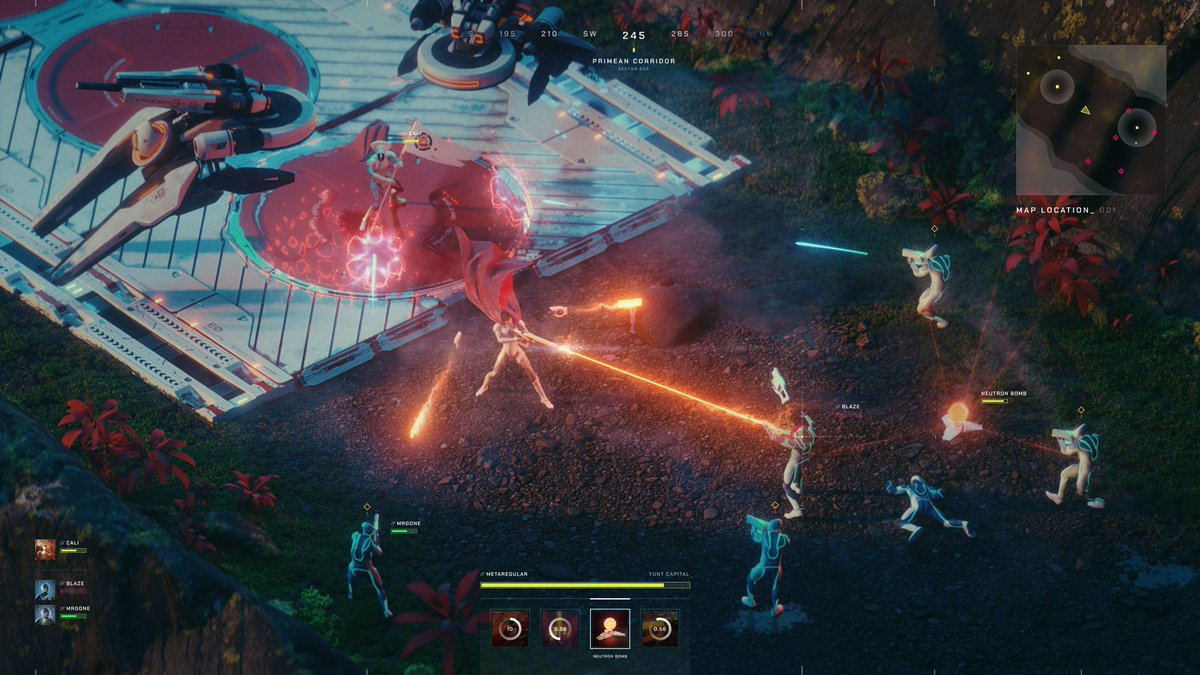Select the ability slot showing 10 cooldown
The image size is (1200, 675).
510,628
